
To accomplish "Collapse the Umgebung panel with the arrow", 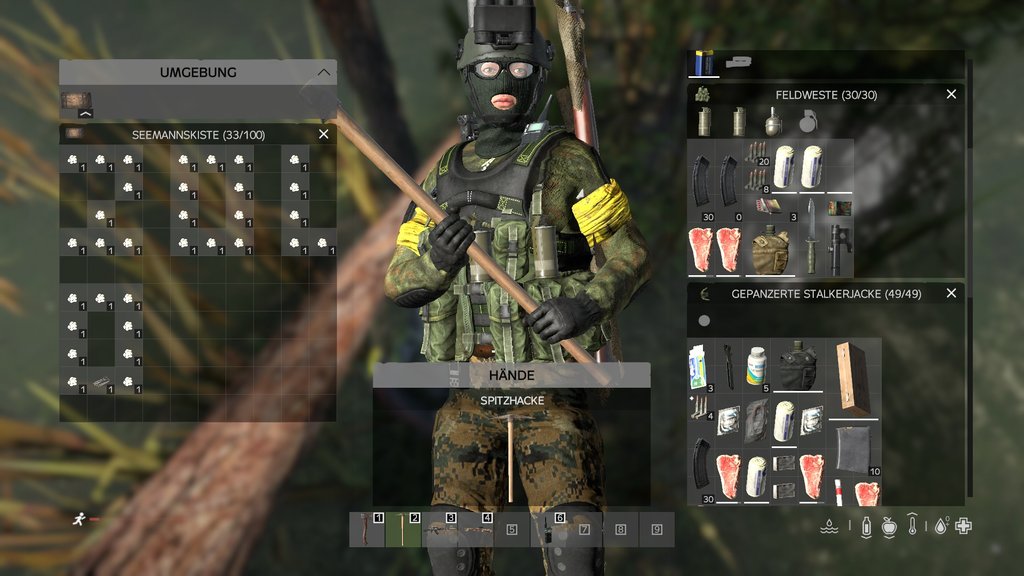I will (323, 72).
